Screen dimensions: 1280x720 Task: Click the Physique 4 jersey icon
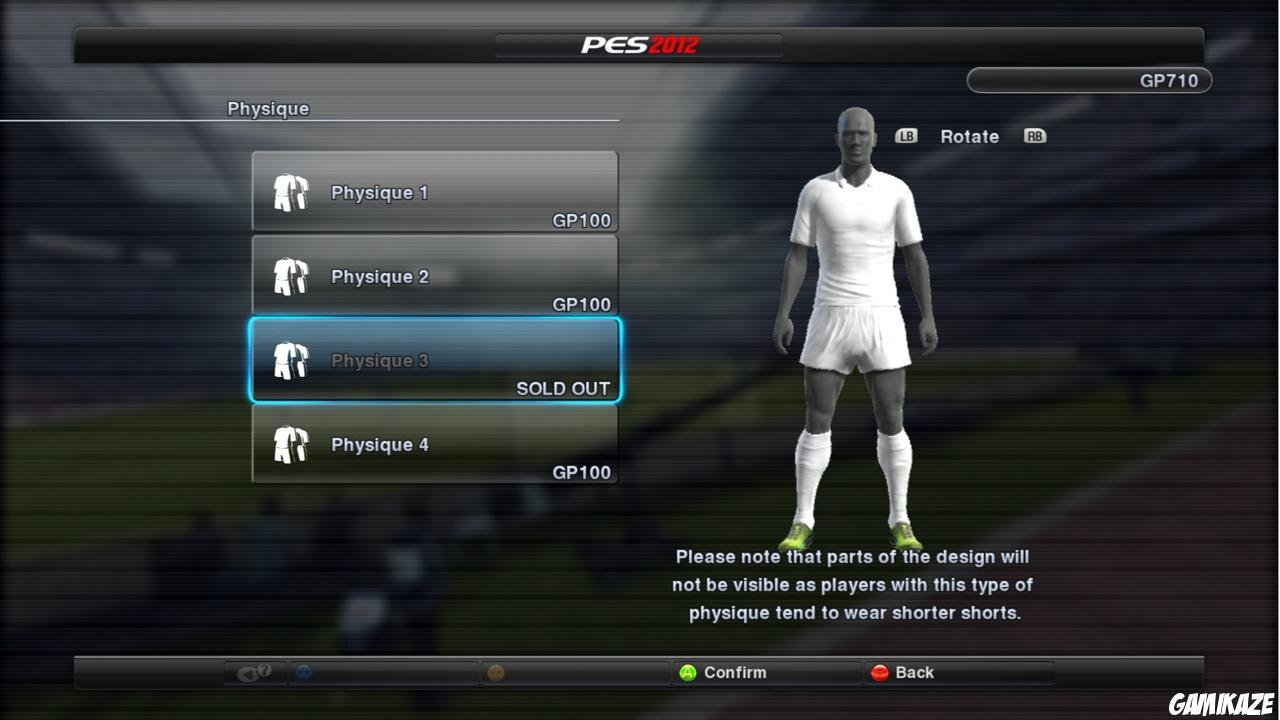[290, 442]
